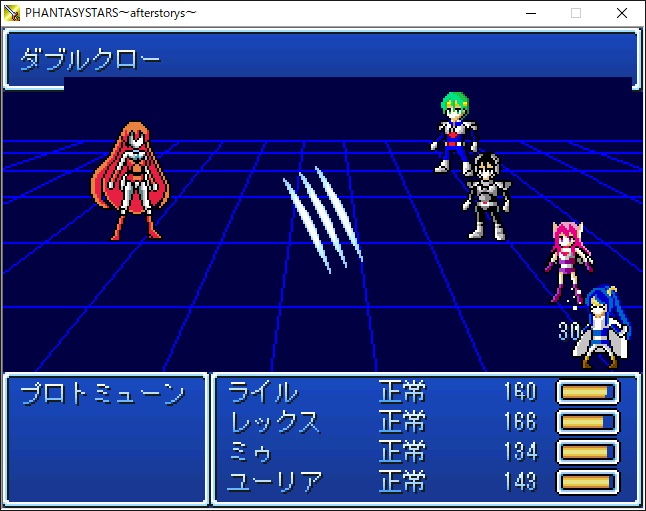
Task: Close the PHANTASYSTARS game window
Action: click(x=622, y=13)
